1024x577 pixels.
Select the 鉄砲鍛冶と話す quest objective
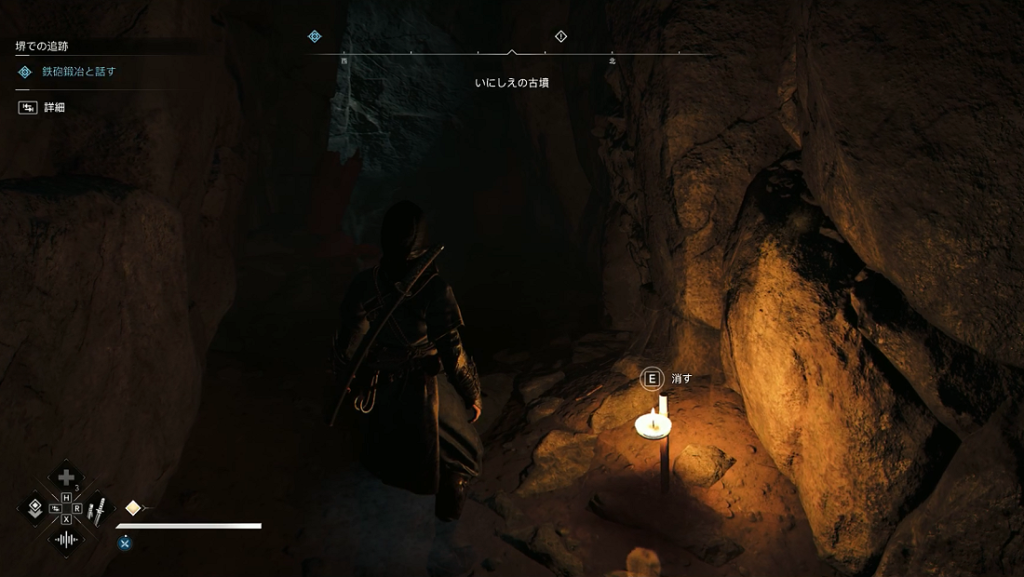(x=78, y=72)
